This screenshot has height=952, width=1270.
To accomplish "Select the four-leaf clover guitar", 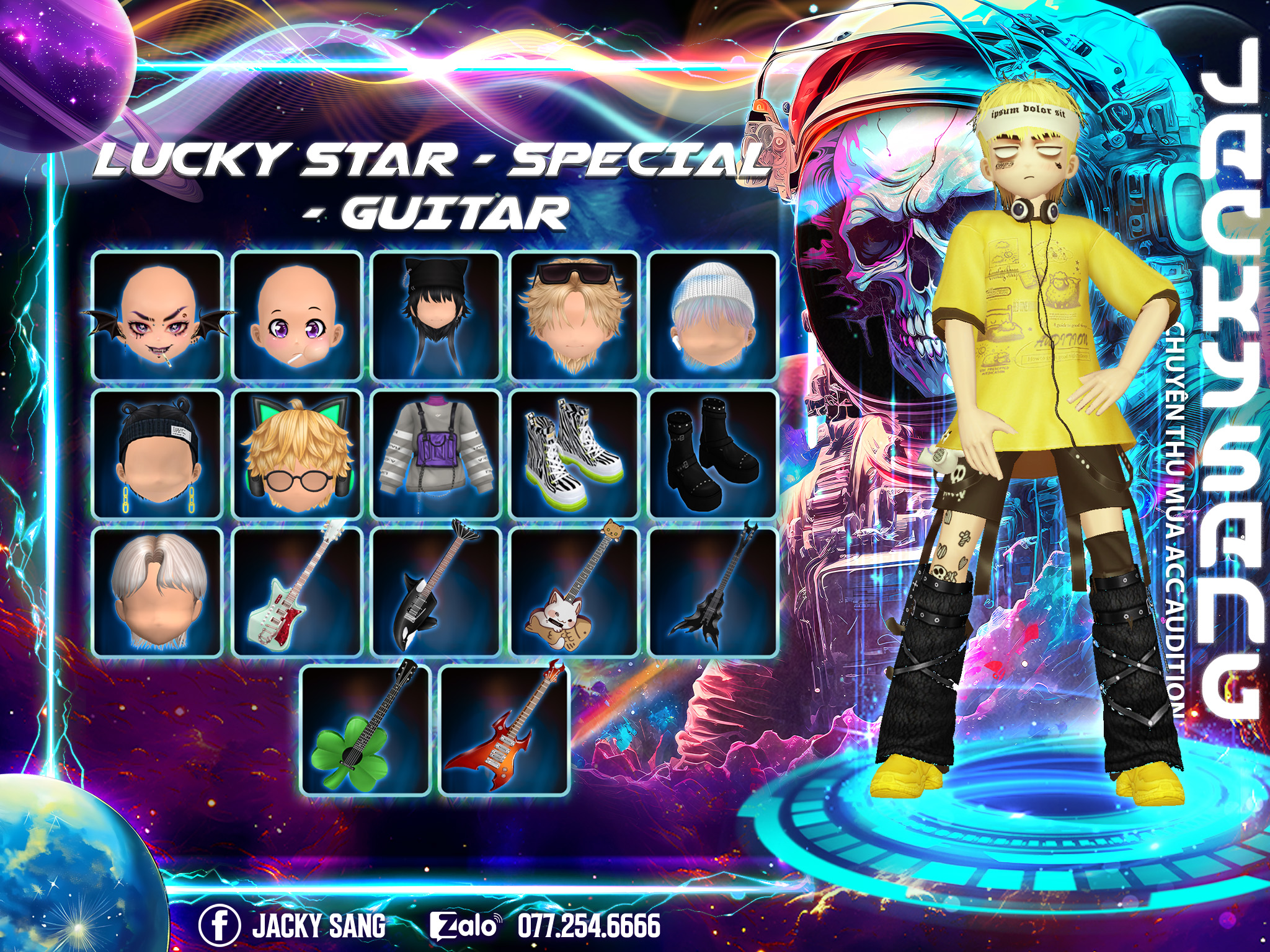I will (366, 731).
